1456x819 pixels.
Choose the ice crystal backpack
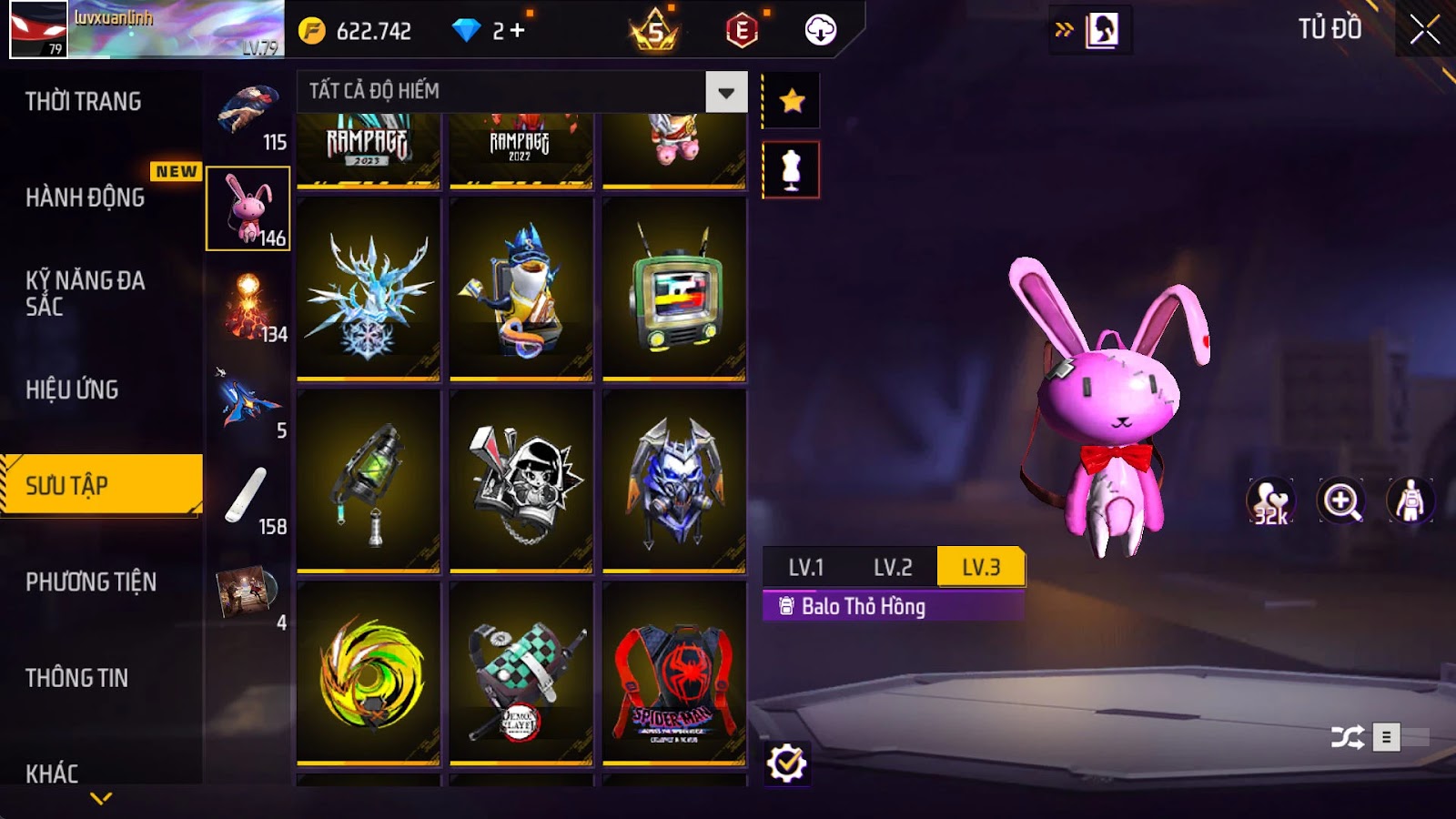368,289
